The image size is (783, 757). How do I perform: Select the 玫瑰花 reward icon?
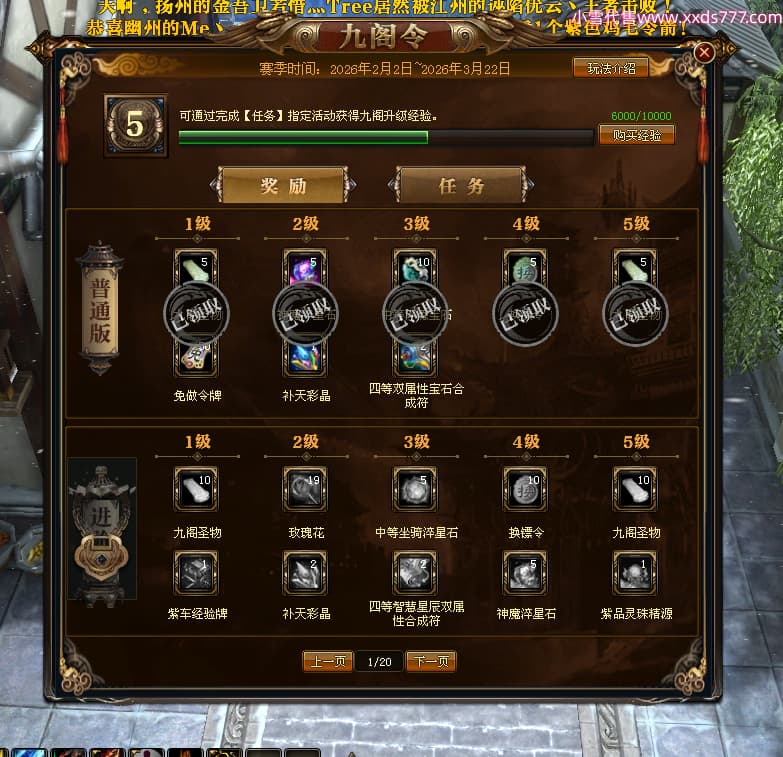tap(304, 488)
